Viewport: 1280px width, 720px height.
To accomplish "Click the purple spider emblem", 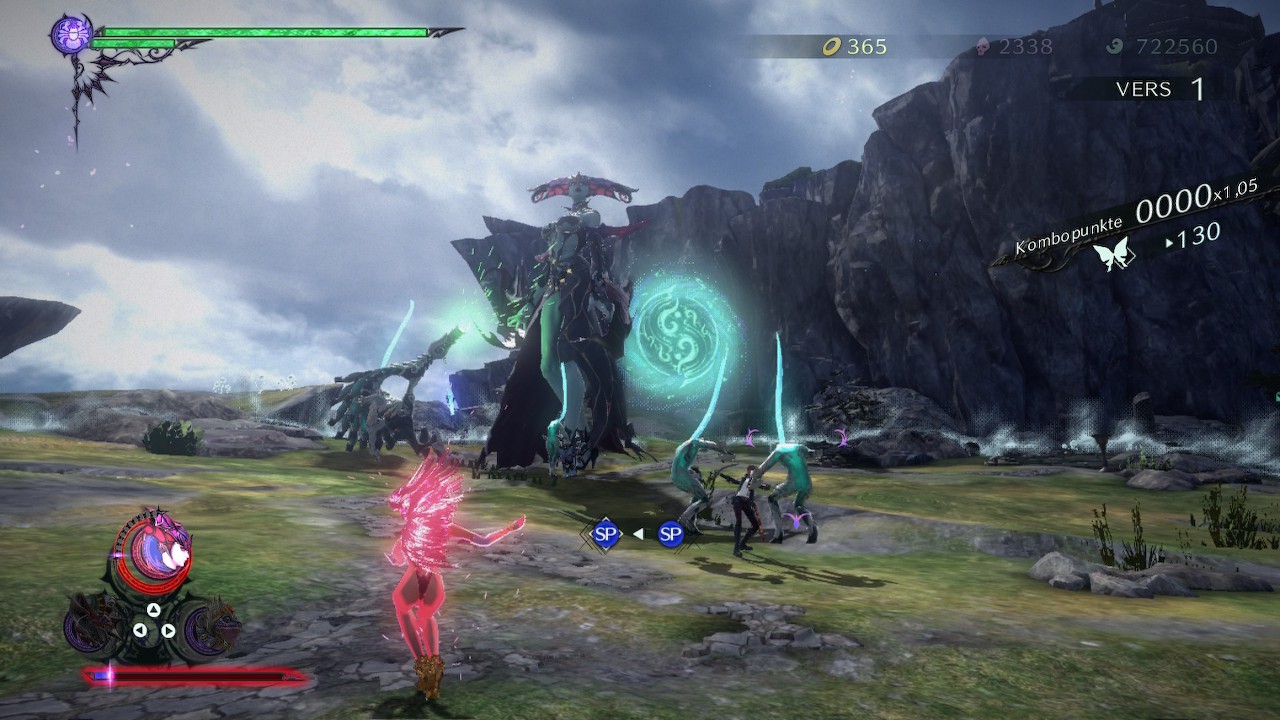I will (71, 35).
